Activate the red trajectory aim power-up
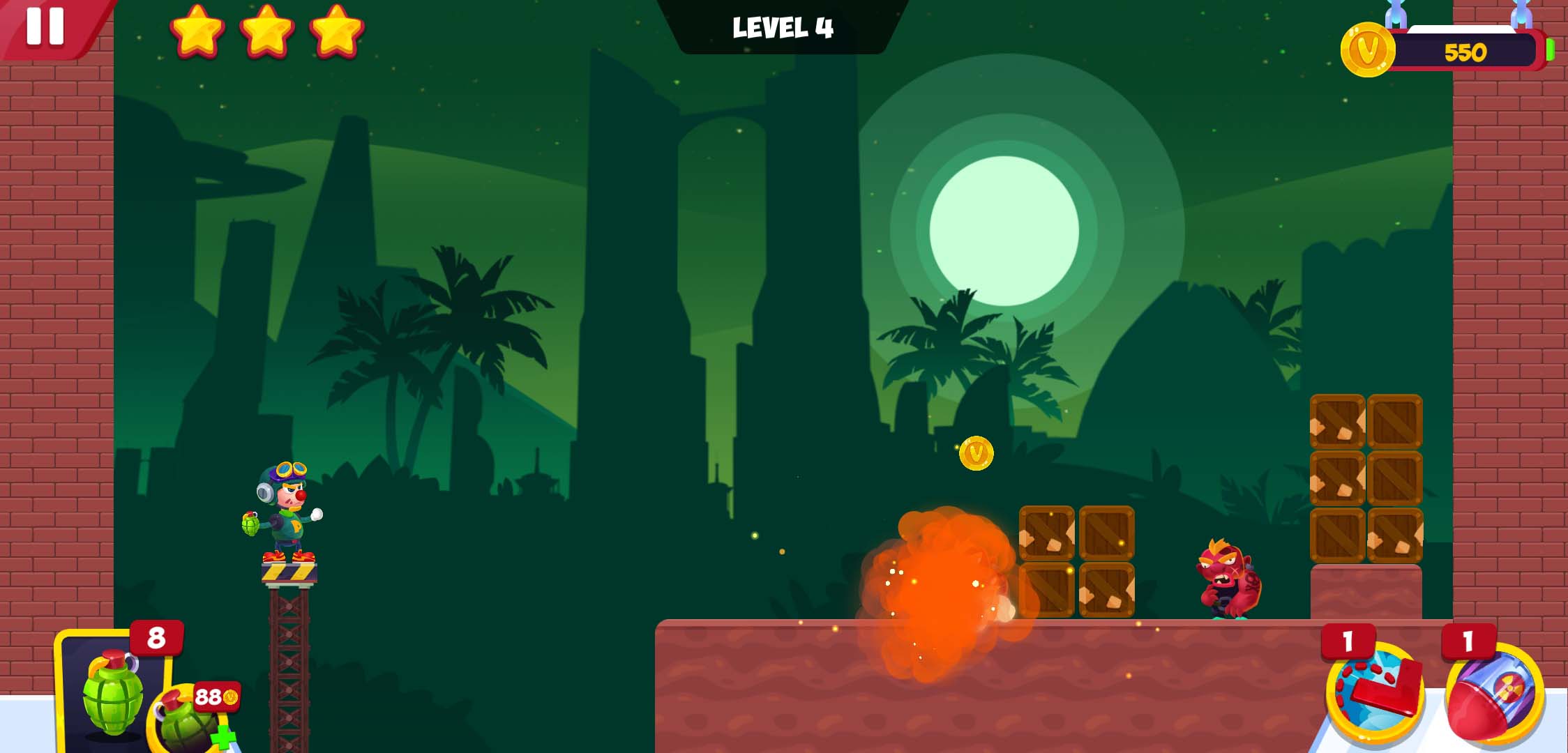The height and width of the screenshot is (753, 1568). (1374, 692)
